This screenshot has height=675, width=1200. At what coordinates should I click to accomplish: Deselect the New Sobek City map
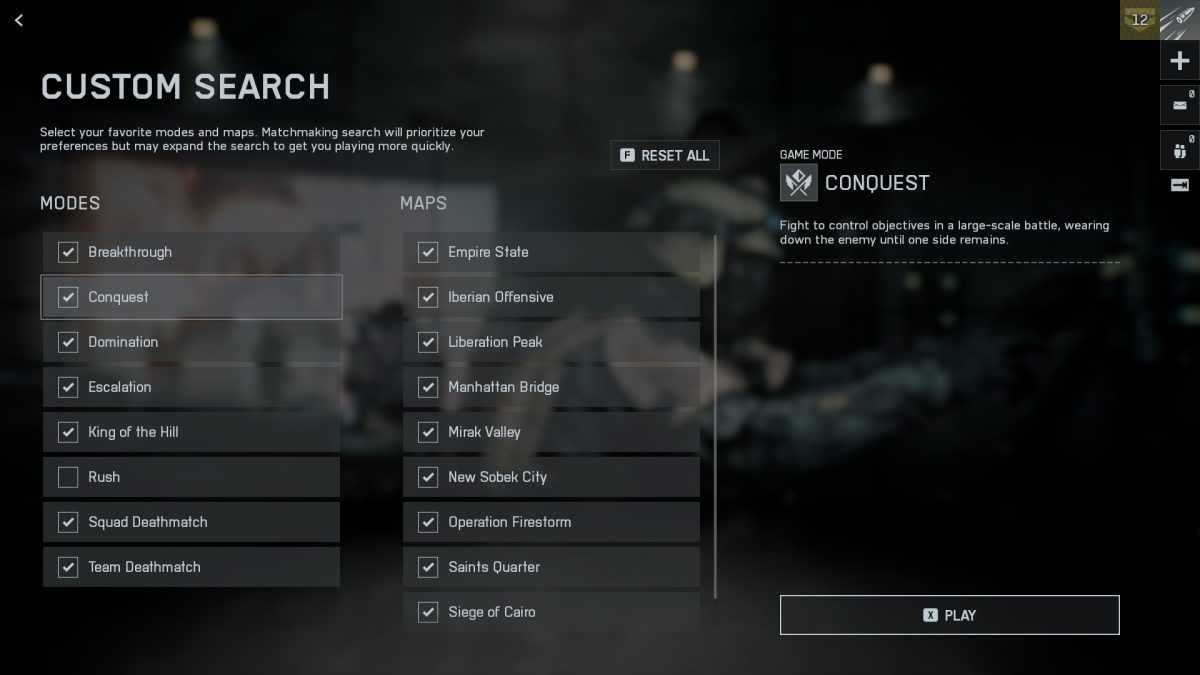(428, 477)
